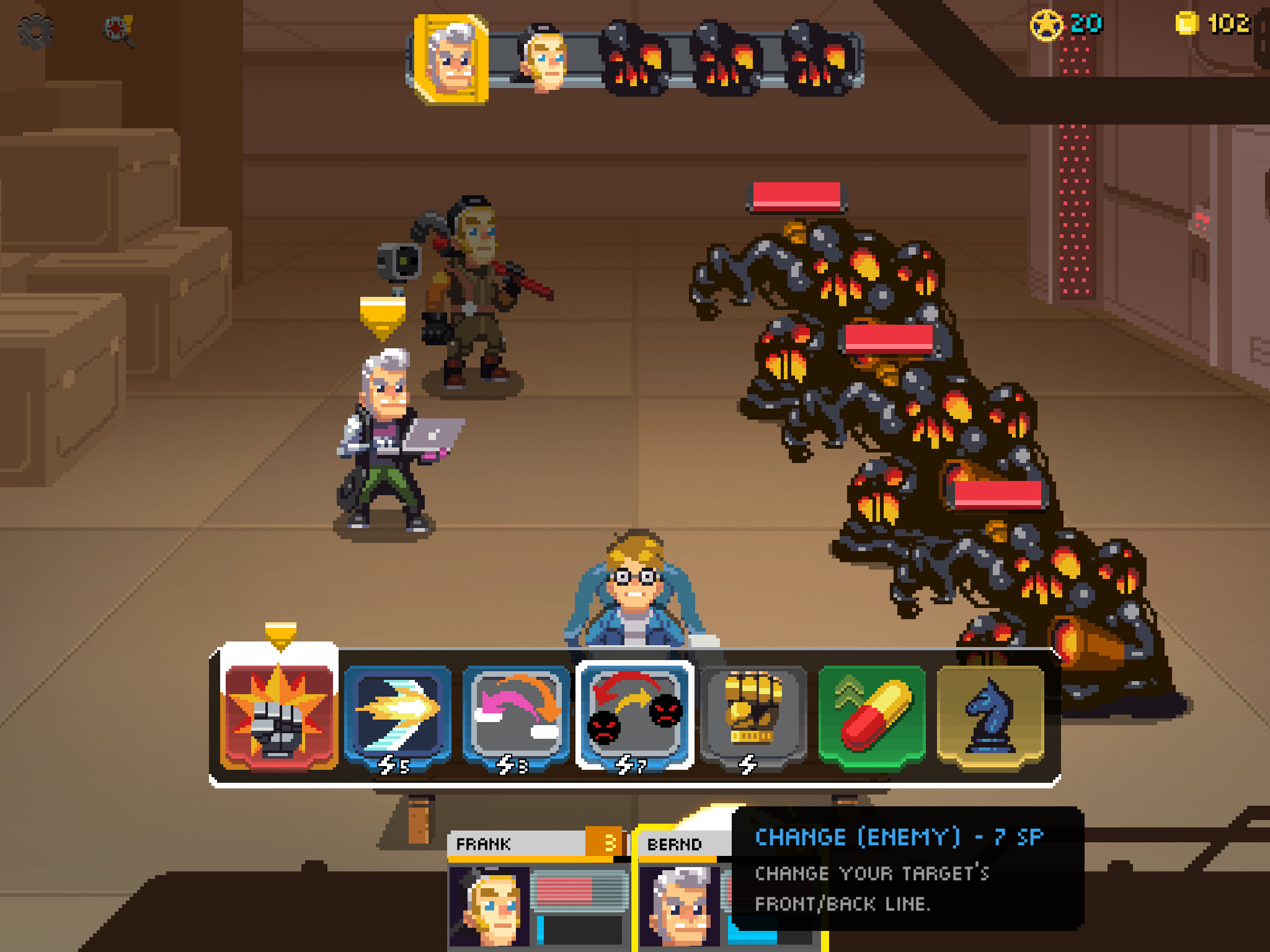Viewport: 1270px width, 952px height.
Task: Use the Change (Enemy) skill
Action: tap(634, 715)
